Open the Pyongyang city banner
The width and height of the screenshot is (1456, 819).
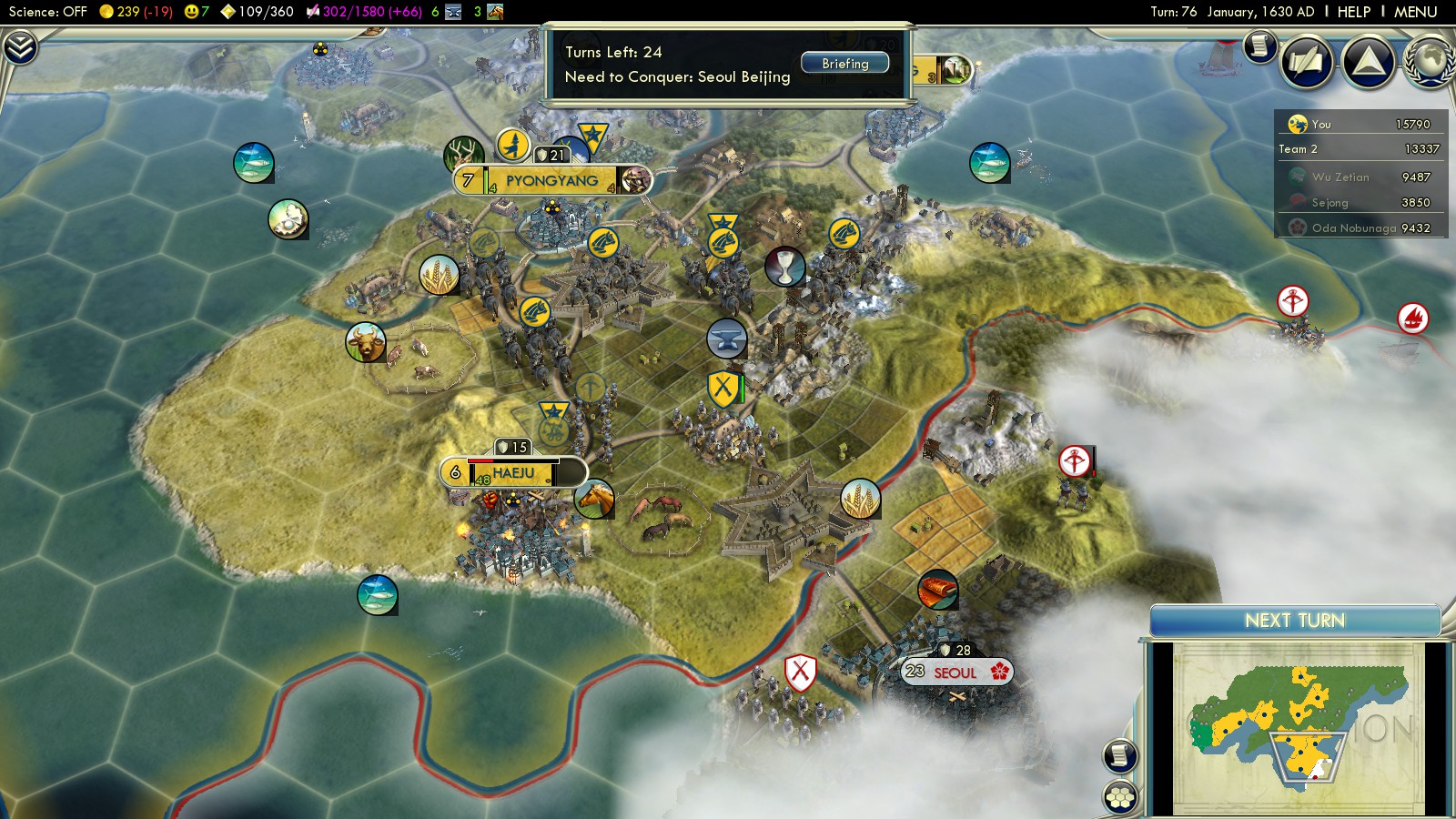click(x=551, y=180)
